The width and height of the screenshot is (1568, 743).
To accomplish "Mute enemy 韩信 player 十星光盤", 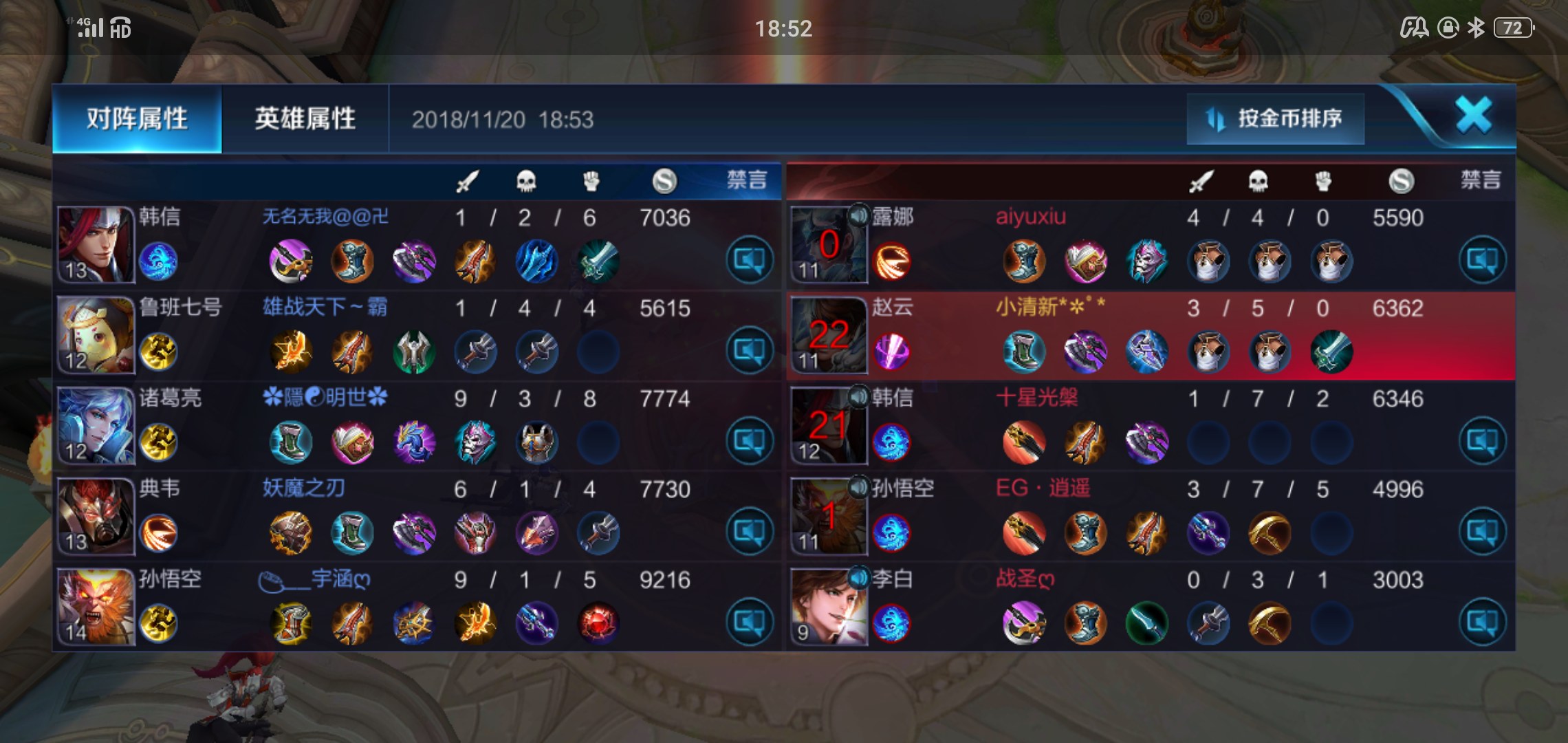I will (1482, 441).
